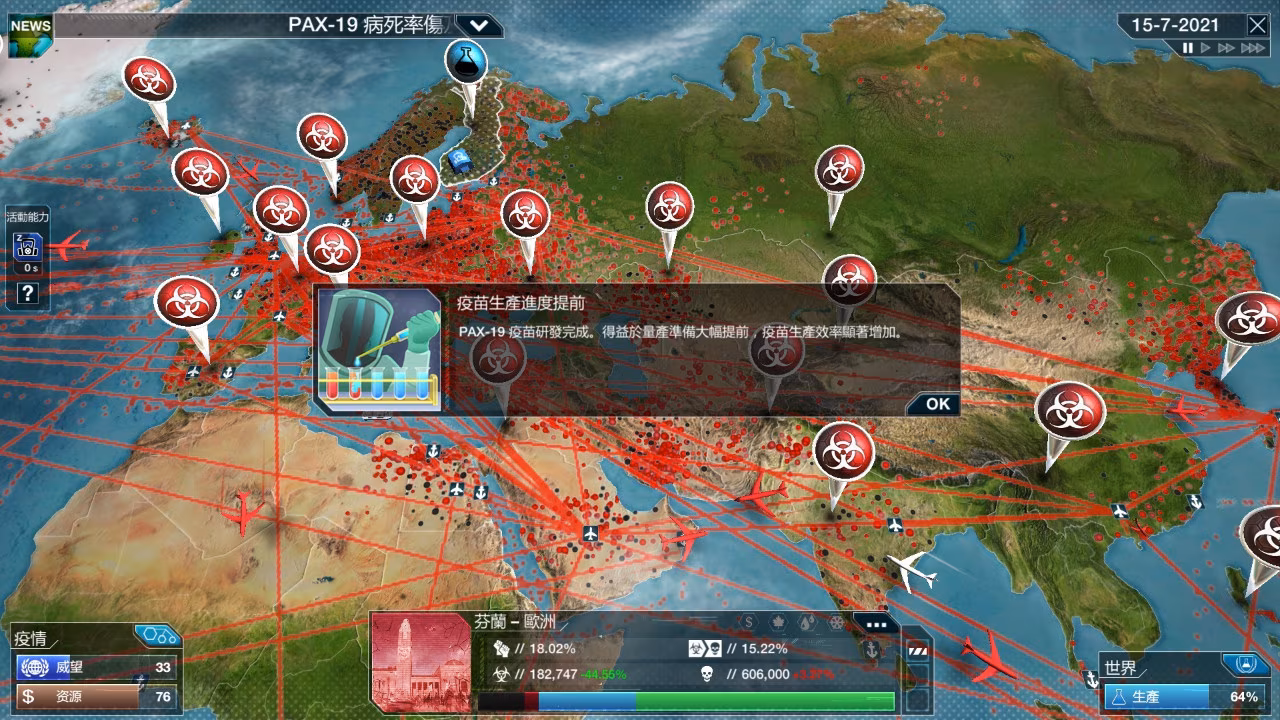This screenshot has width=1280, height=720.
Task: Select the Finland country portrait thumbnail
Action: pos(421,662)
